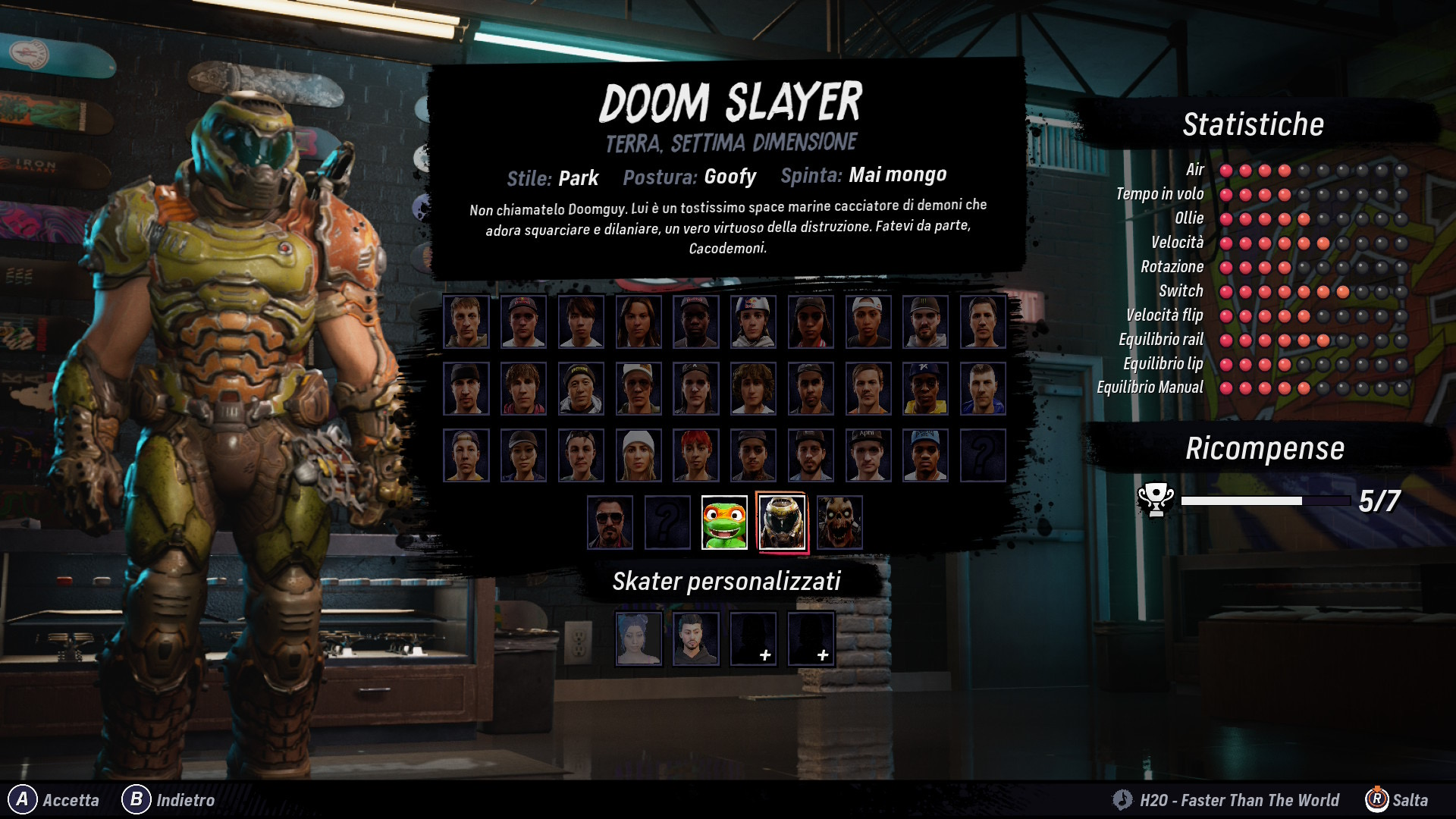Choose the skater with the "April" cap
The image size is (1456, 819).
(x=868, y=456)
